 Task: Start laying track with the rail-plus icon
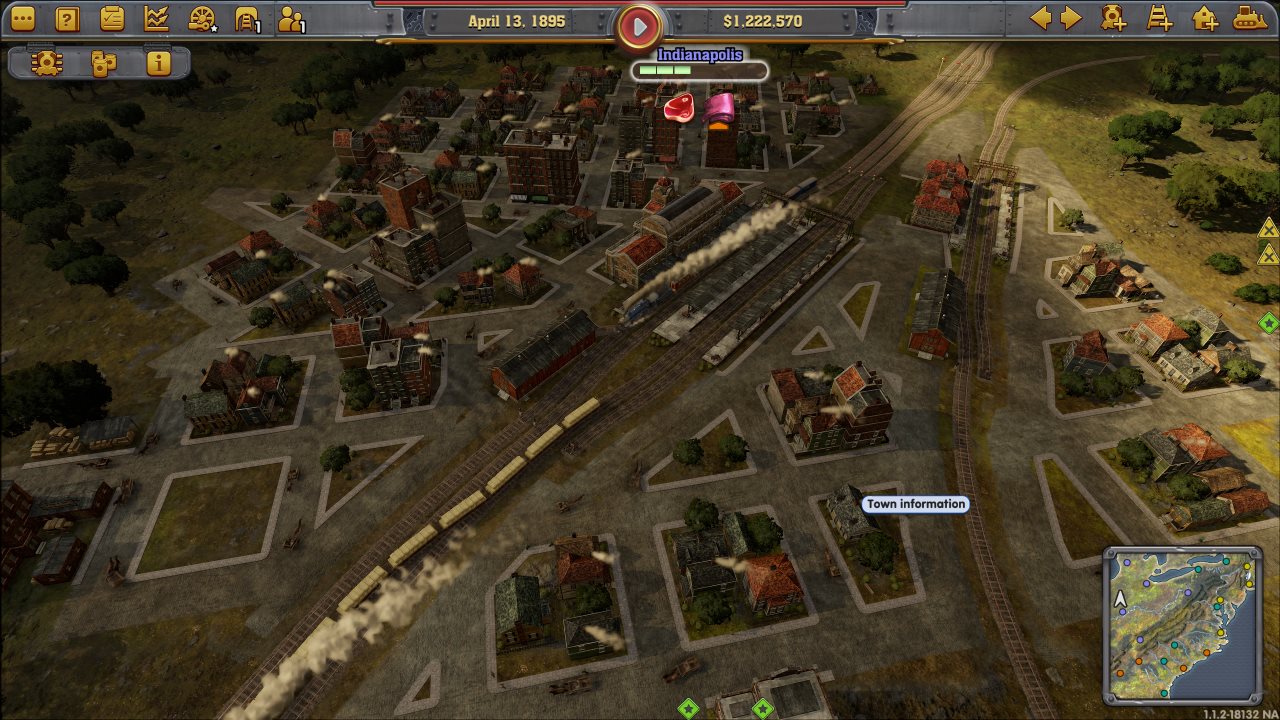pyautogui.click(x=1159, y=18)
